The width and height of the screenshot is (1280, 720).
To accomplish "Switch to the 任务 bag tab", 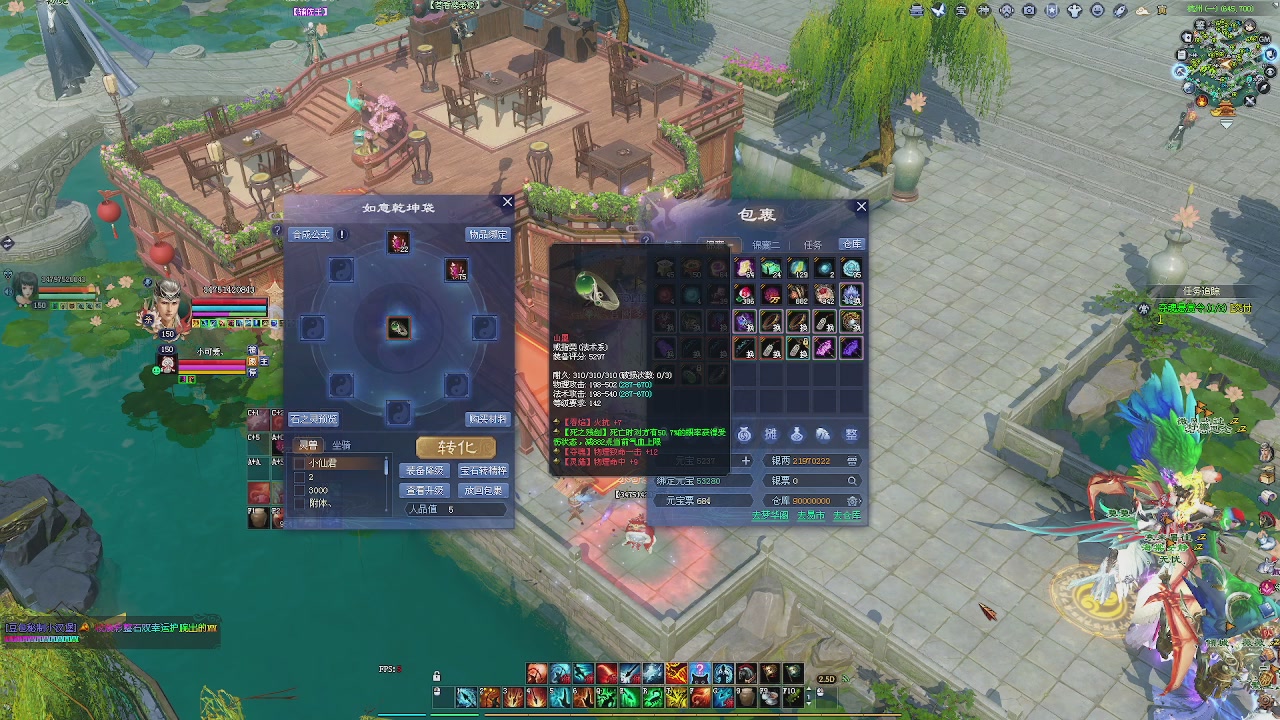I will tap(812, 245).
